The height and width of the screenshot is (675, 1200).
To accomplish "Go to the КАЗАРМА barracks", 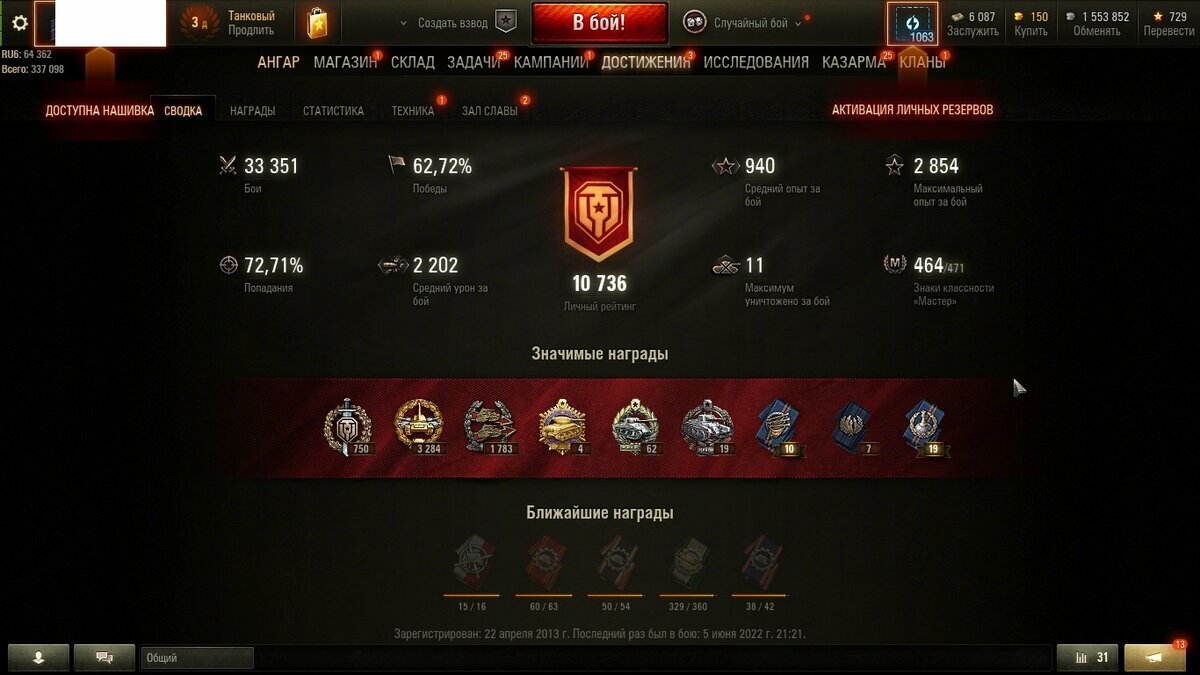I will tap(853, 62).
